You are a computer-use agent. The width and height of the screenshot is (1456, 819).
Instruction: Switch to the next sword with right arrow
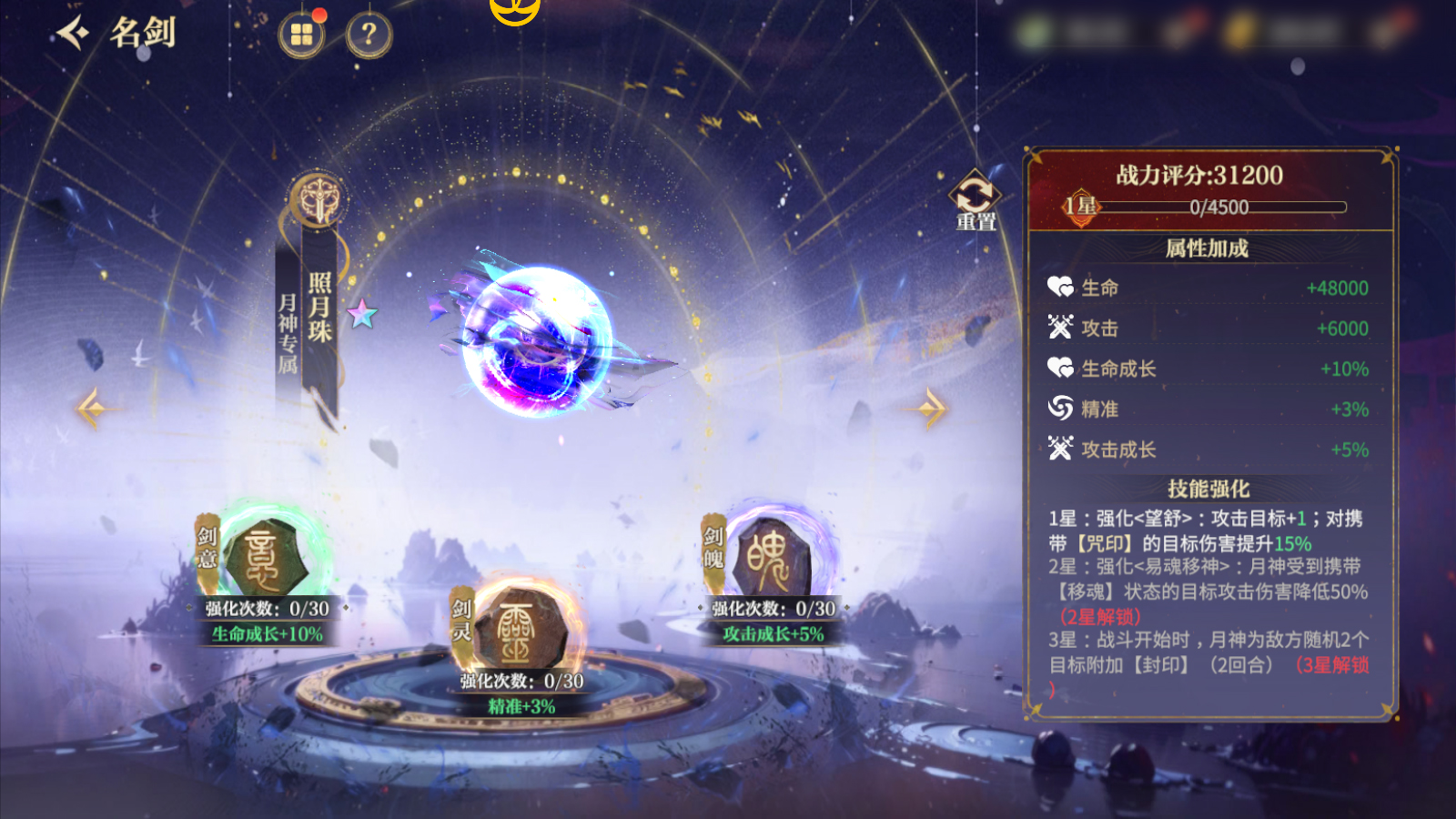[x=932, y=408]
